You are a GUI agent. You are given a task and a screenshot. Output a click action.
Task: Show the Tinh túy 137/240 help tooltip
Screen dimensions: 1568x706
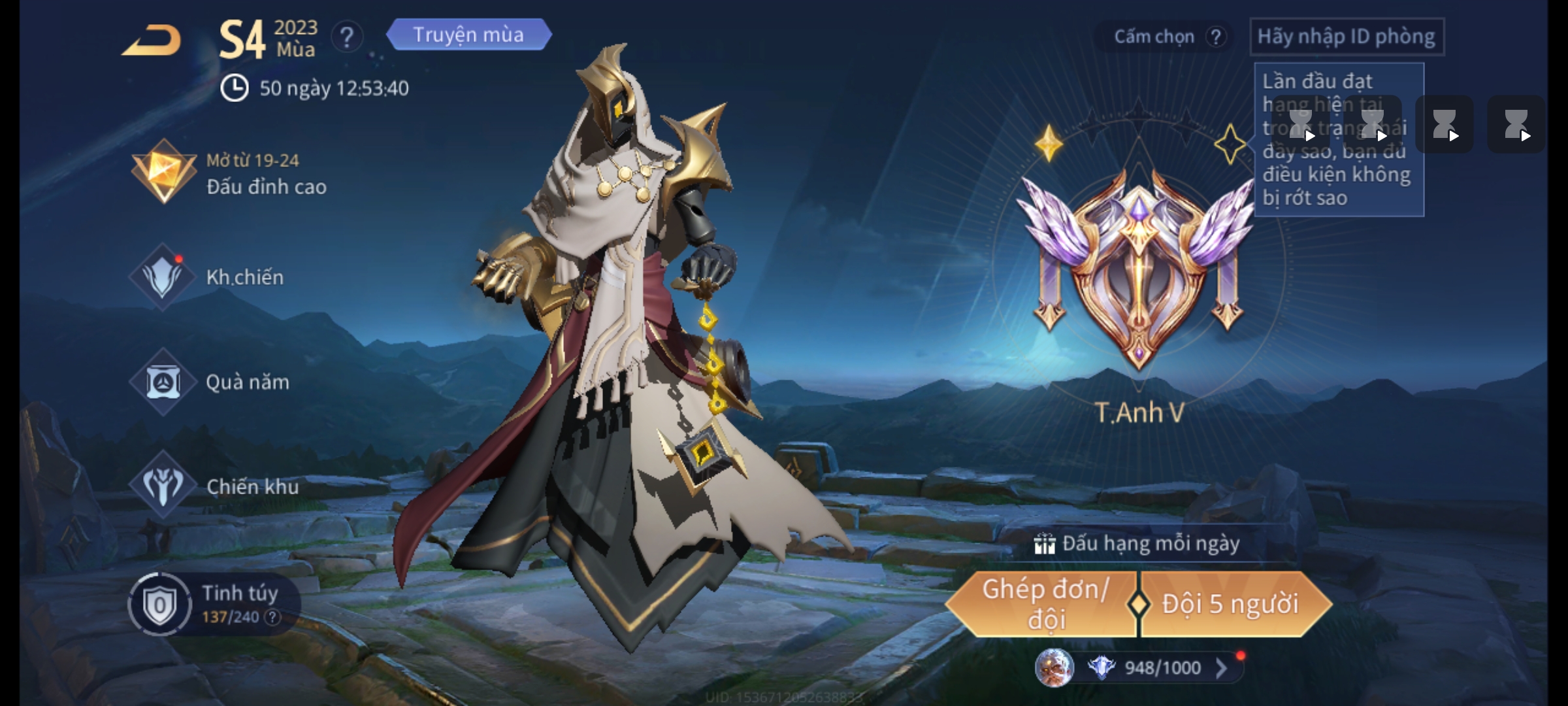(x=272, y=617)
